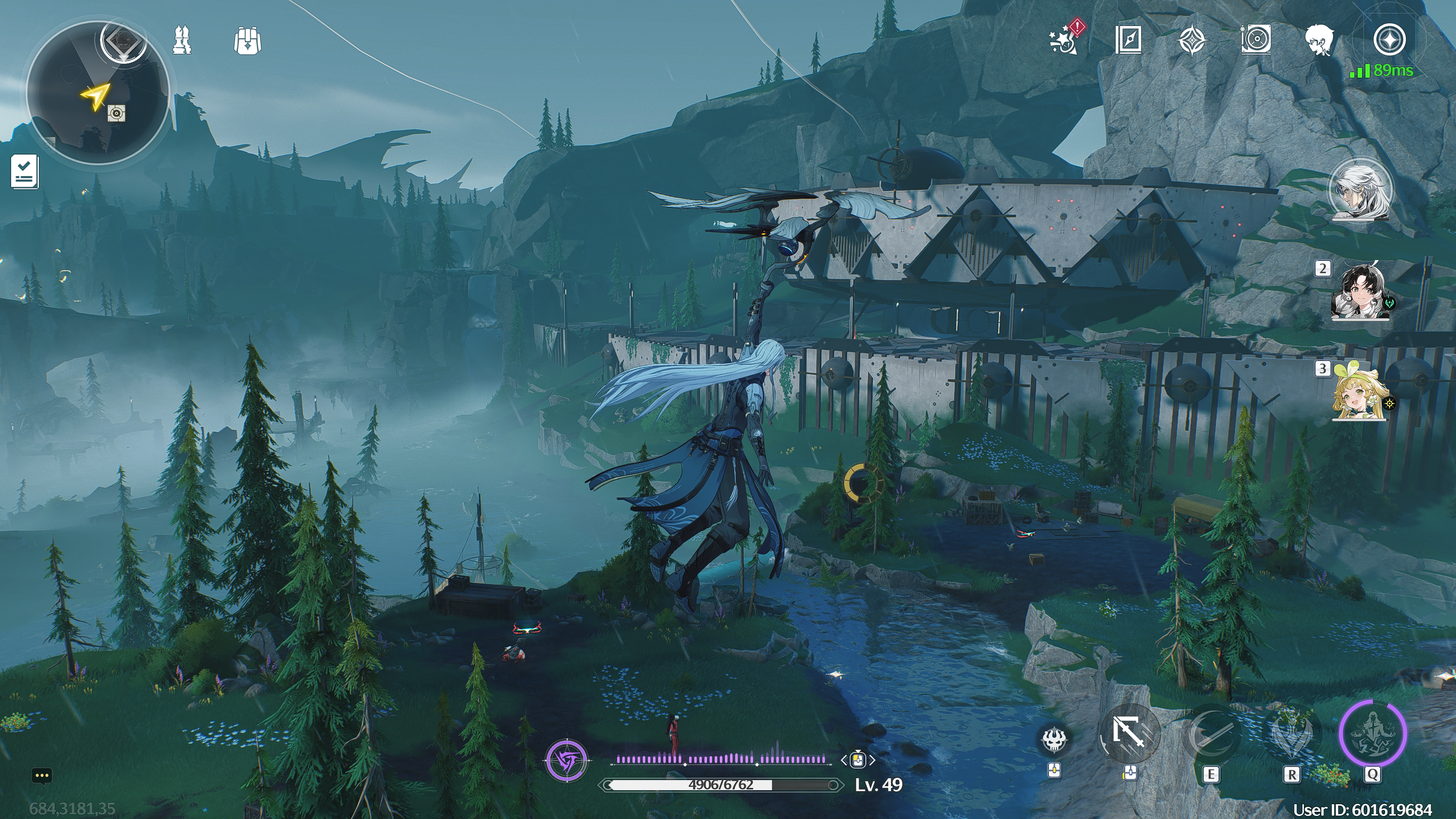Open the compass guidebook icon
Screen dimensions: 1456x819
[x=1128, y=40]
